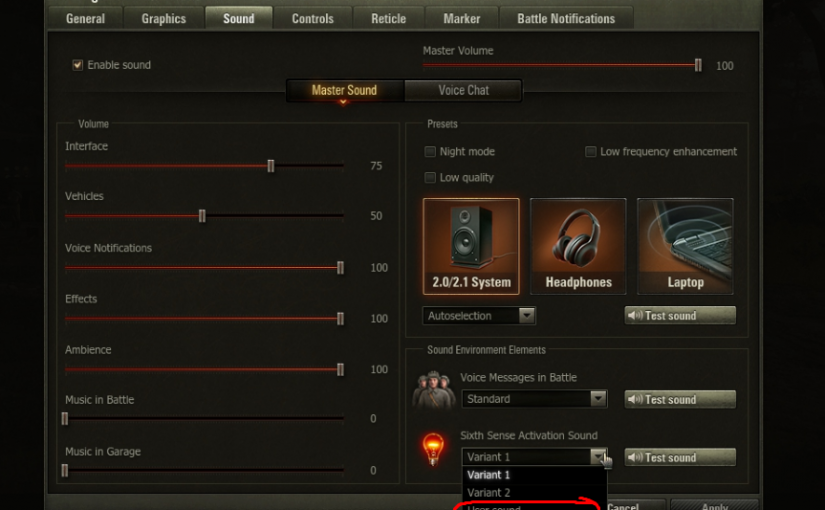Select the Marker tab
This screenshot has height=510, width=825.
(461, 18)
